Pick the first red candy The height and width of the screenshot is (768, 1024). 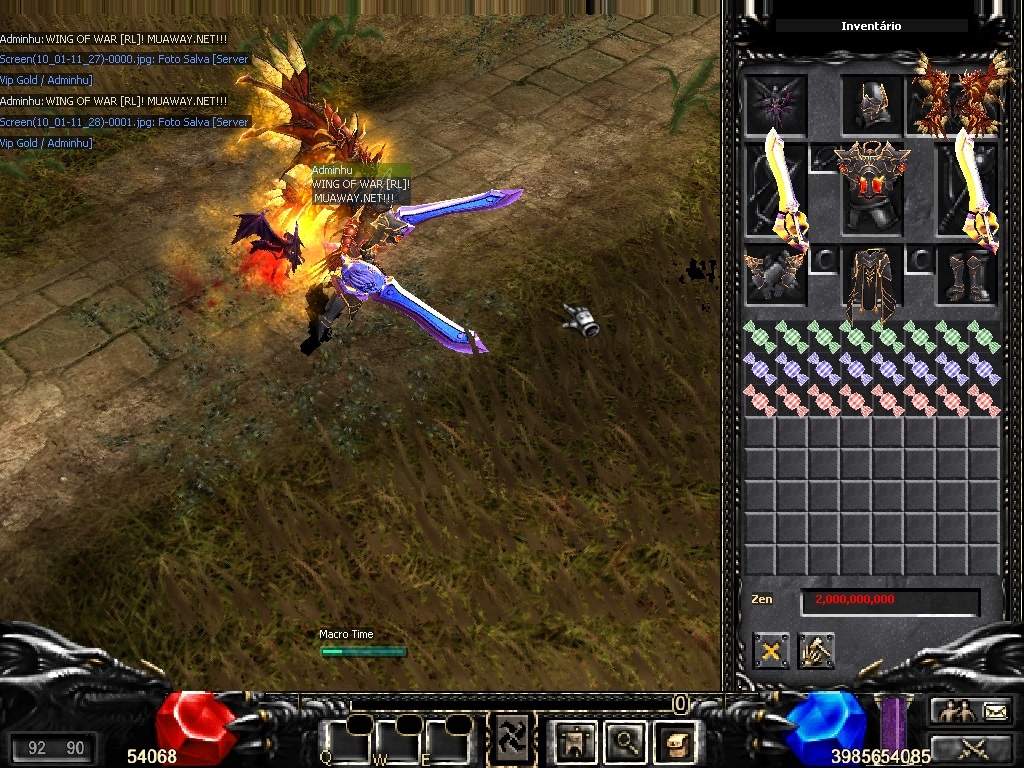(x=760, y=401)
